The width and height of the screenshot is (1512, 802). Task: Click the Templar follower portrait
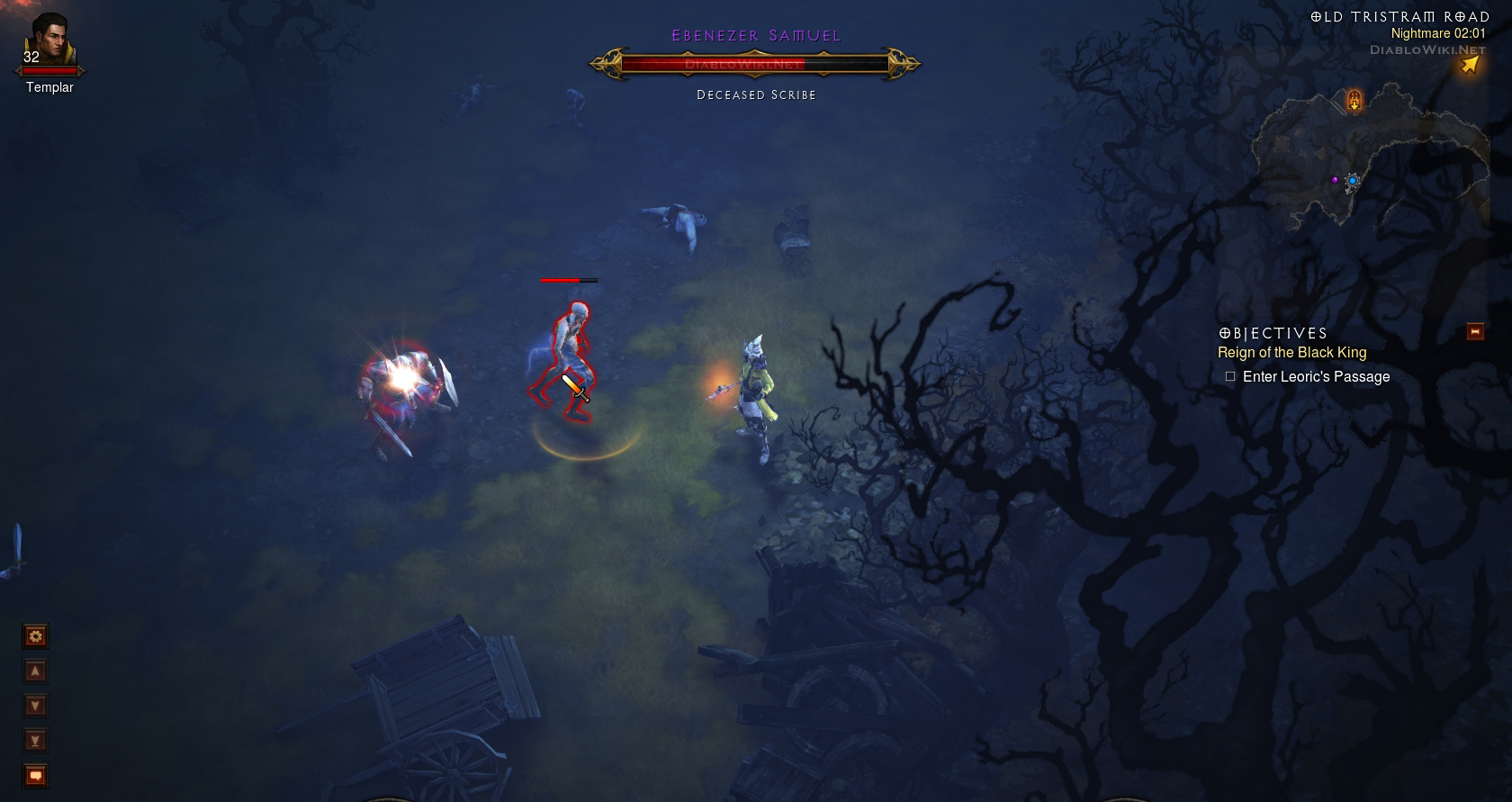tap(49, 42)
